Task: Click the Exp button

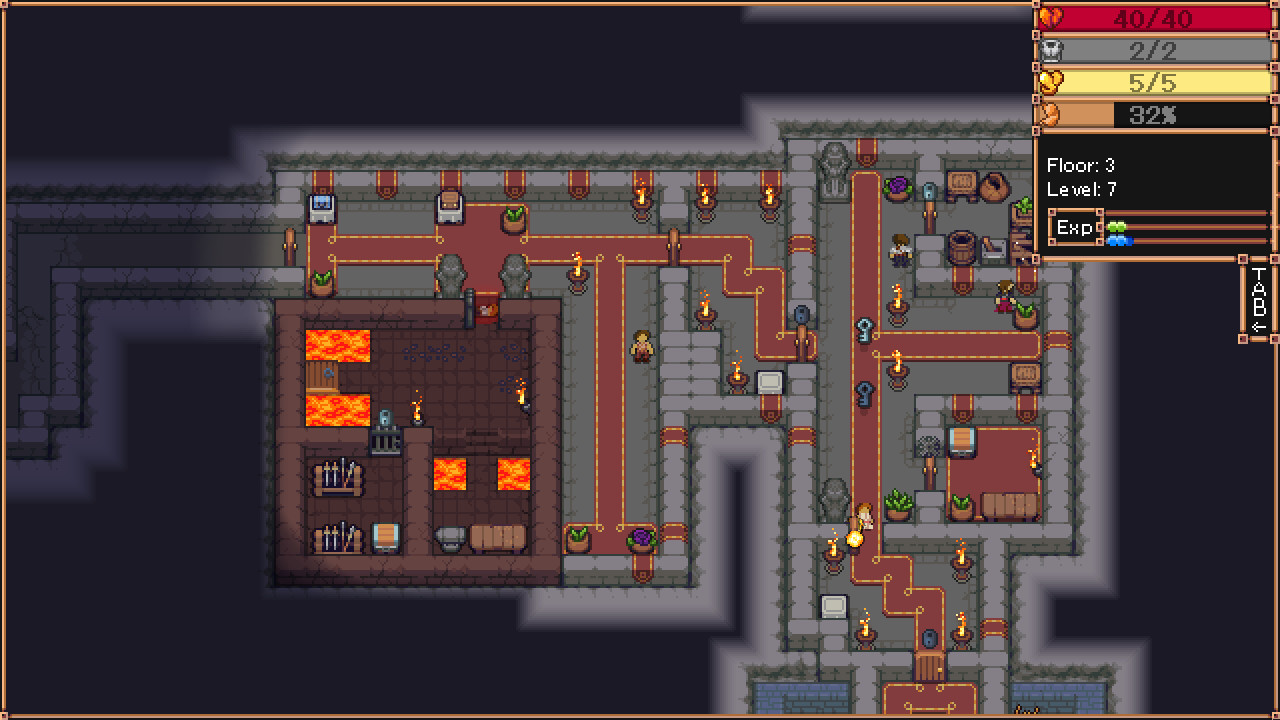Action: (x=1075, y=228)
